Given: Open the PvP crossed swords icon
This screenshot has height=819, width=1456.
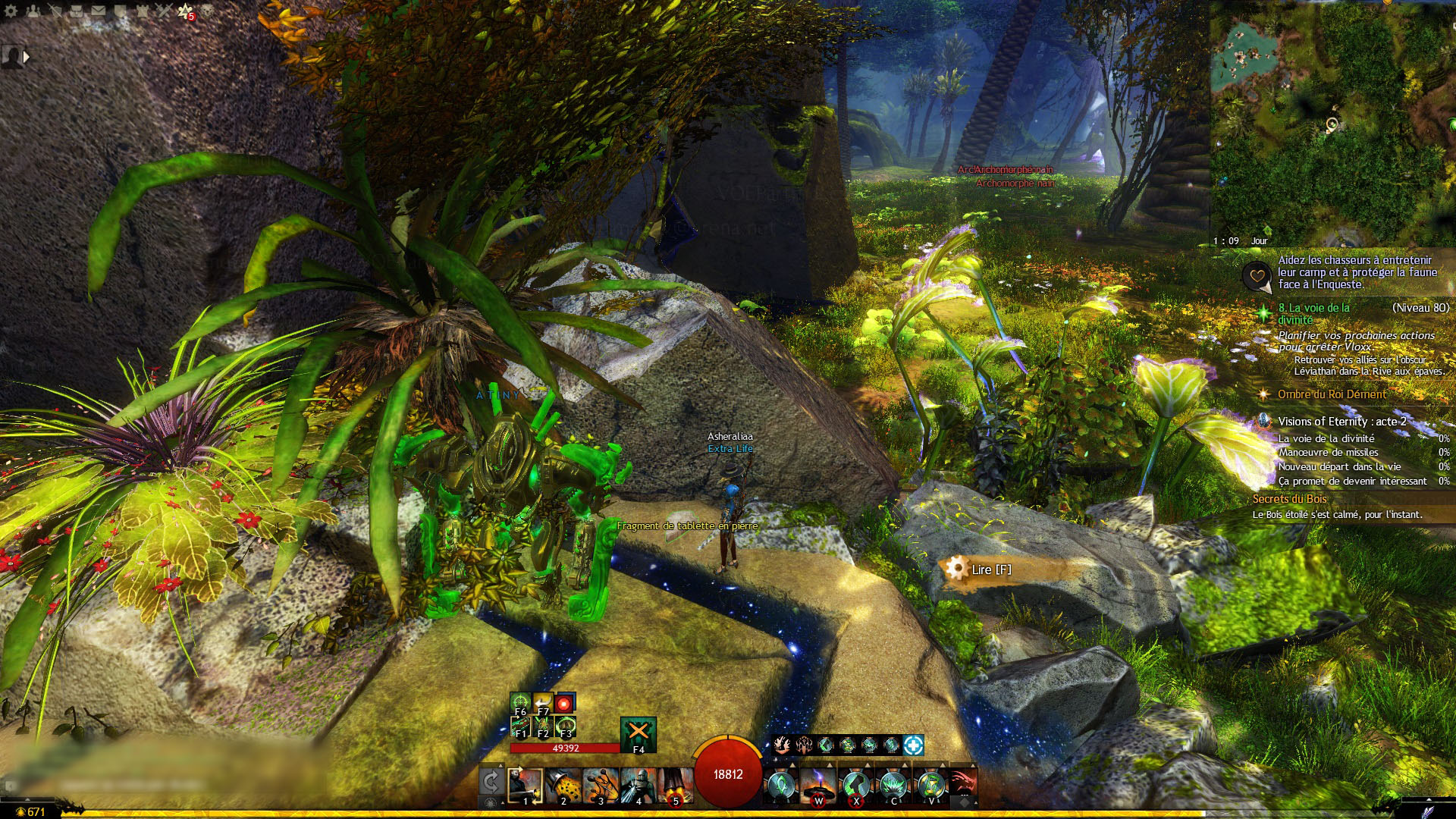Looking at the screenshot, I should [164, 11].
